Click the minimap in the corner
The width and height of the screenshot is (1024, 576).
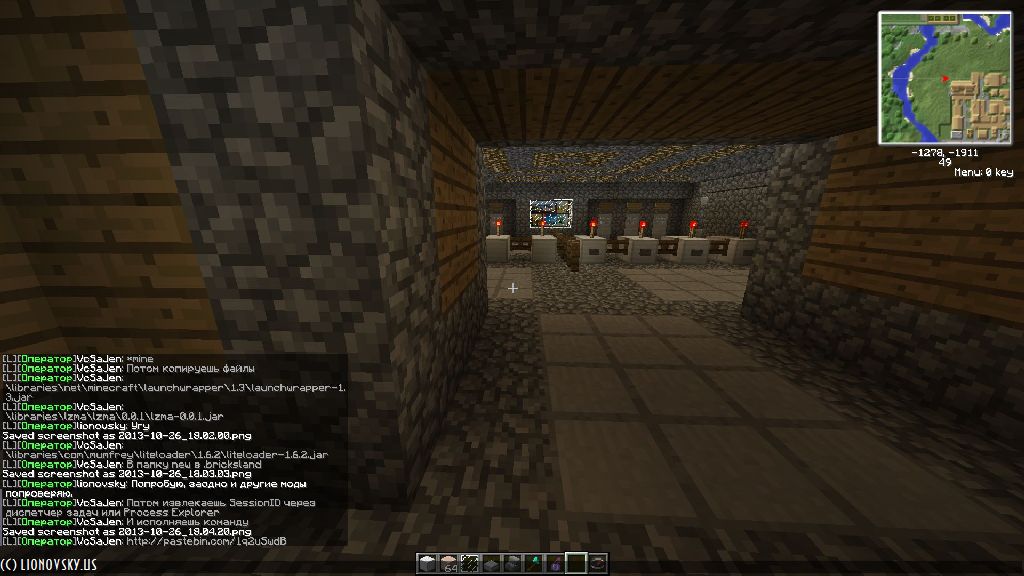pyautogui.click(x=944, y=77)
